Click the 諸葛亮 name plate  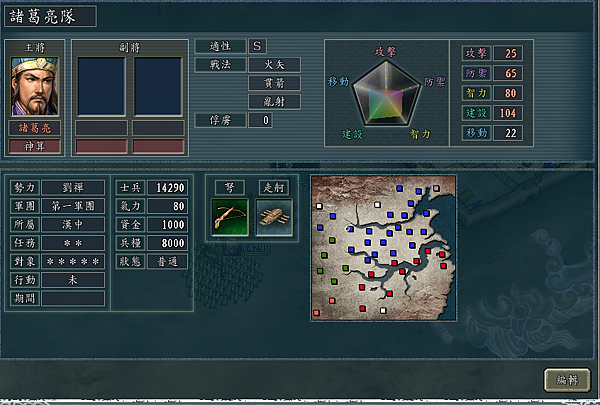tap(35, 128)
